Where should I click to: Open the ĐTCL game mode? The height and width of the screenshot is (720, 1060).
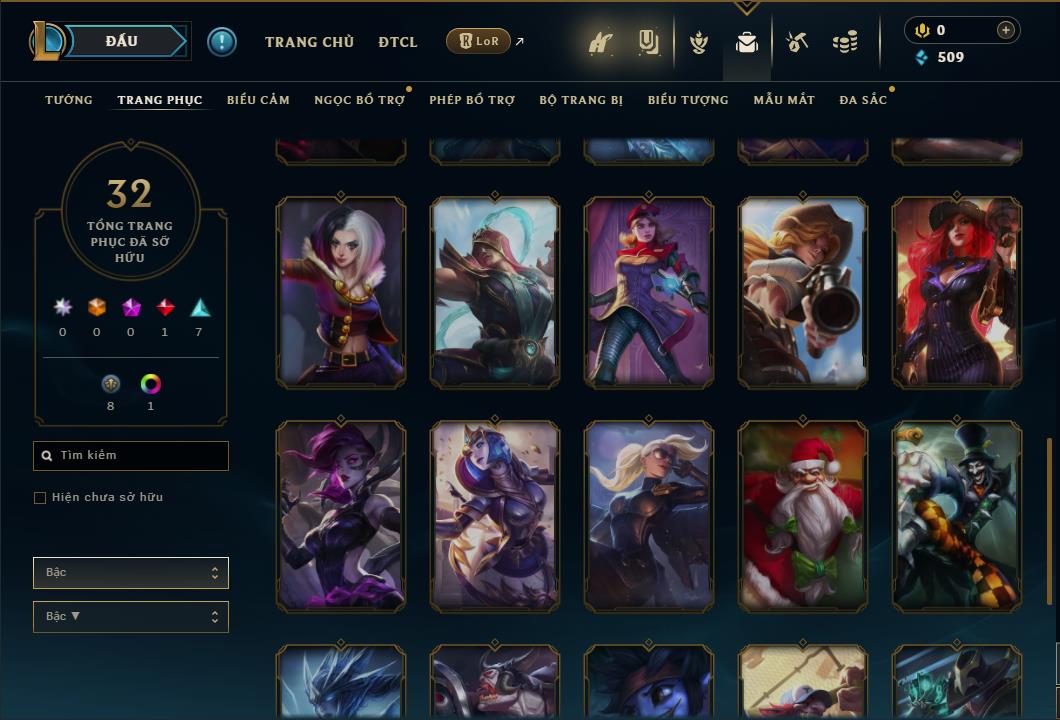(x=398, y=42)
